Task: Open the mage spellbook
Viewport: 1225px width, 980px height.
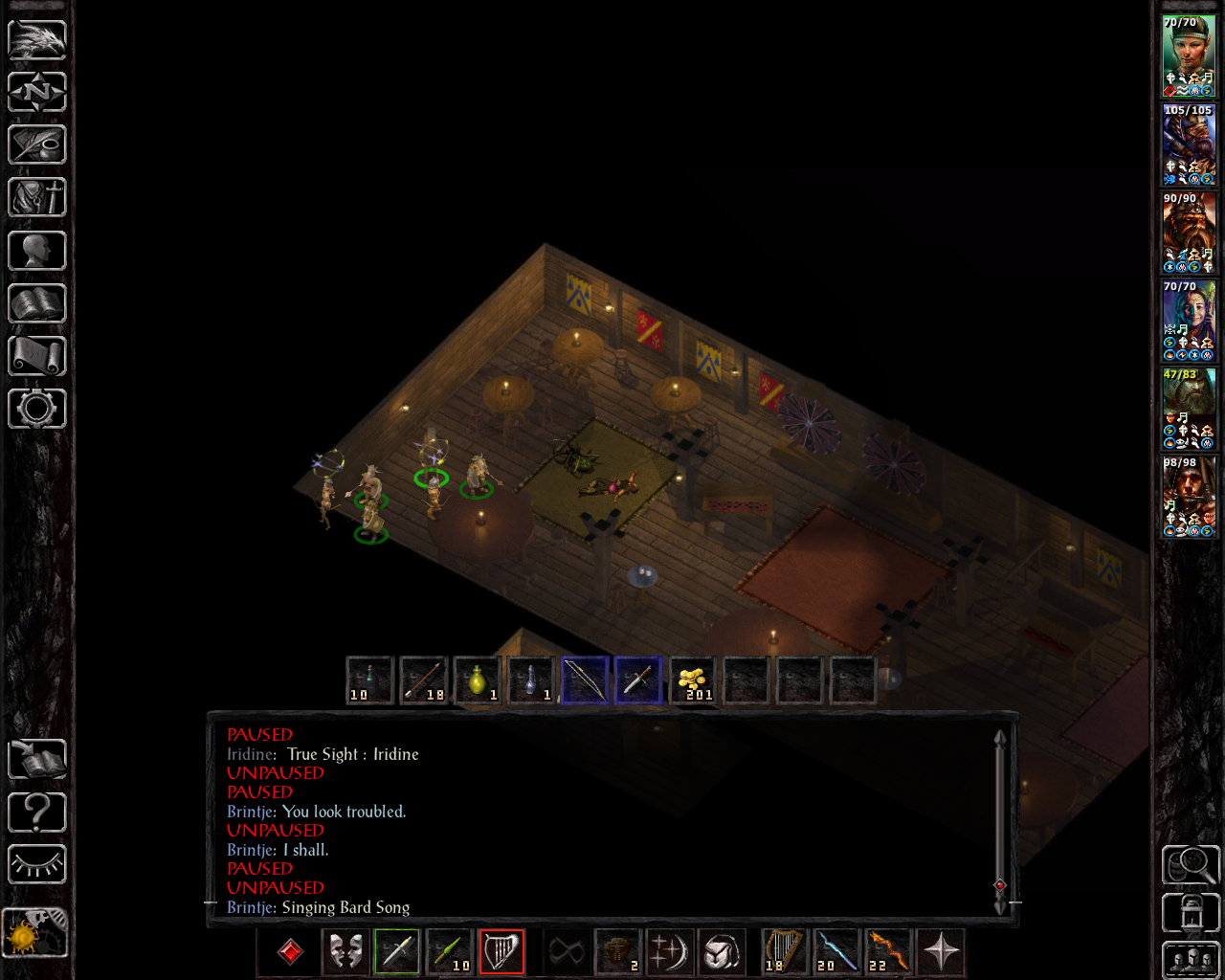Action: pos(37,303)
